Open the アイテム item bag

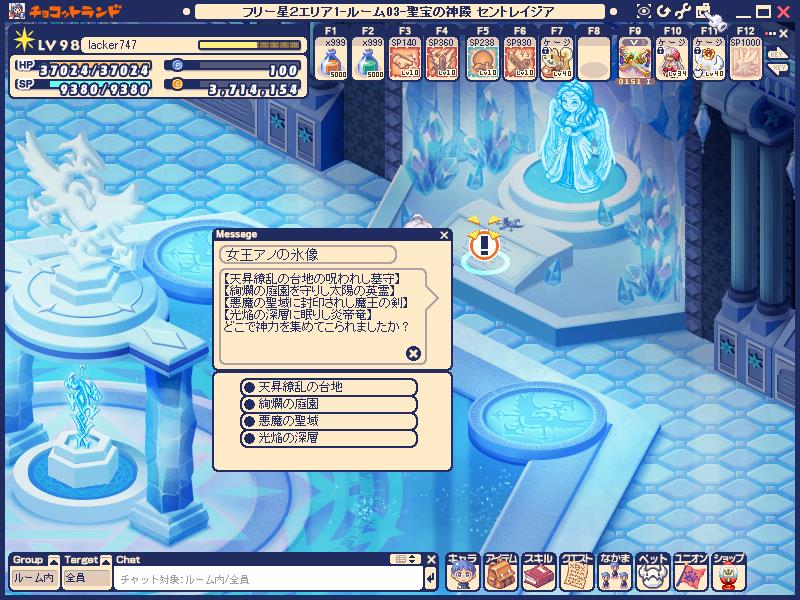[x=500, y=575]
